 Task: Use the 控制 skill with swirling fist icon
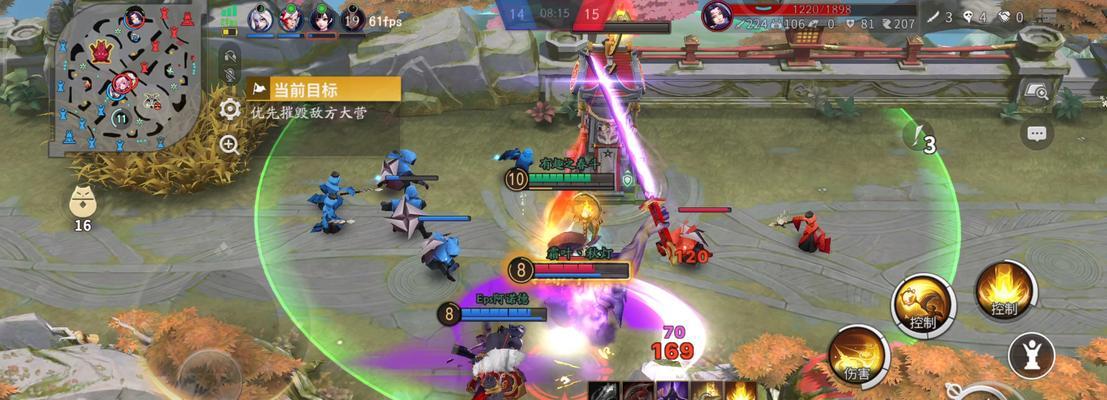click(922, 302)
